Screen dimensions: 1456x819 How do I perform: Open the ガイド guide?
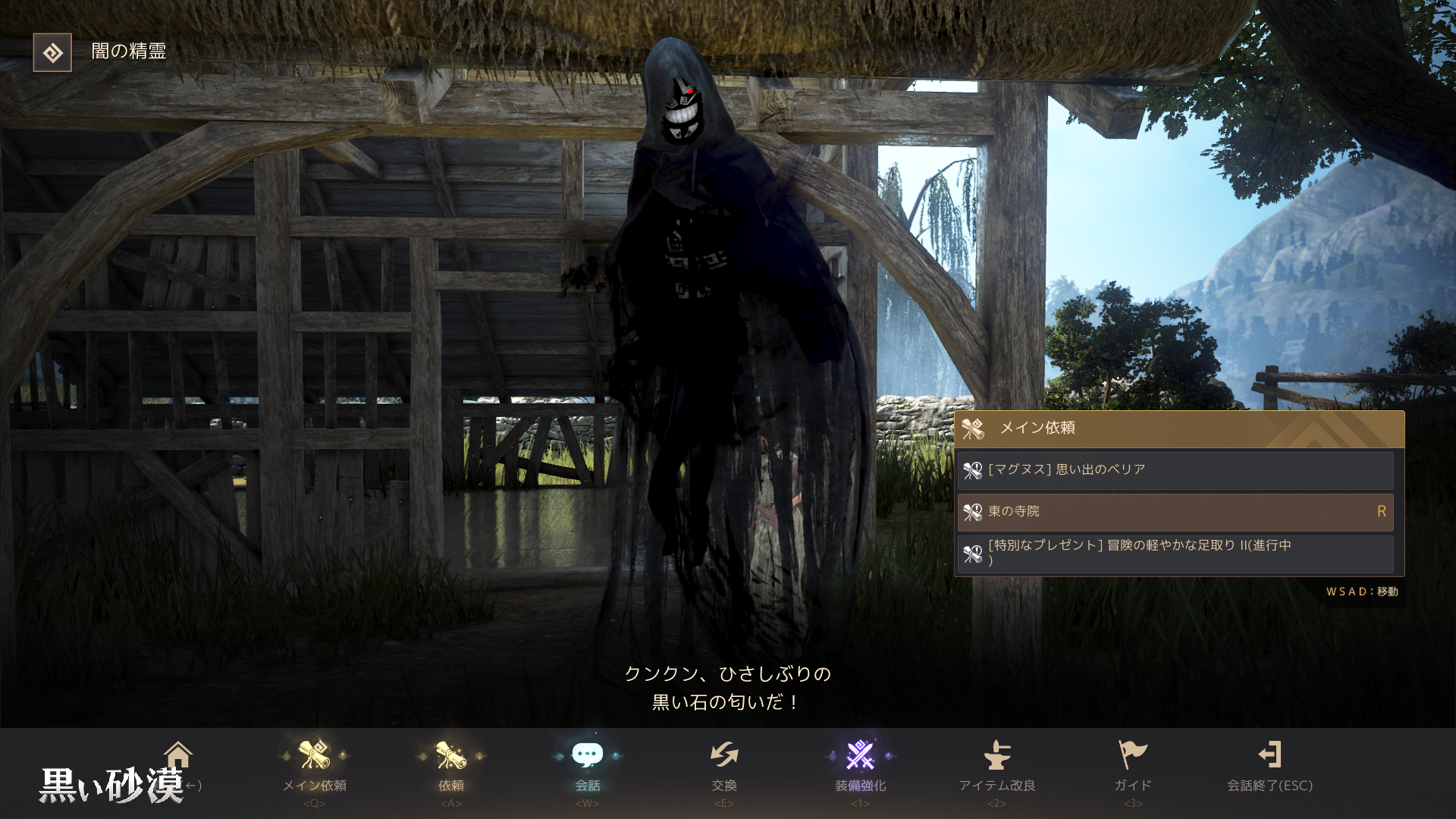(x=1133, y=766)
